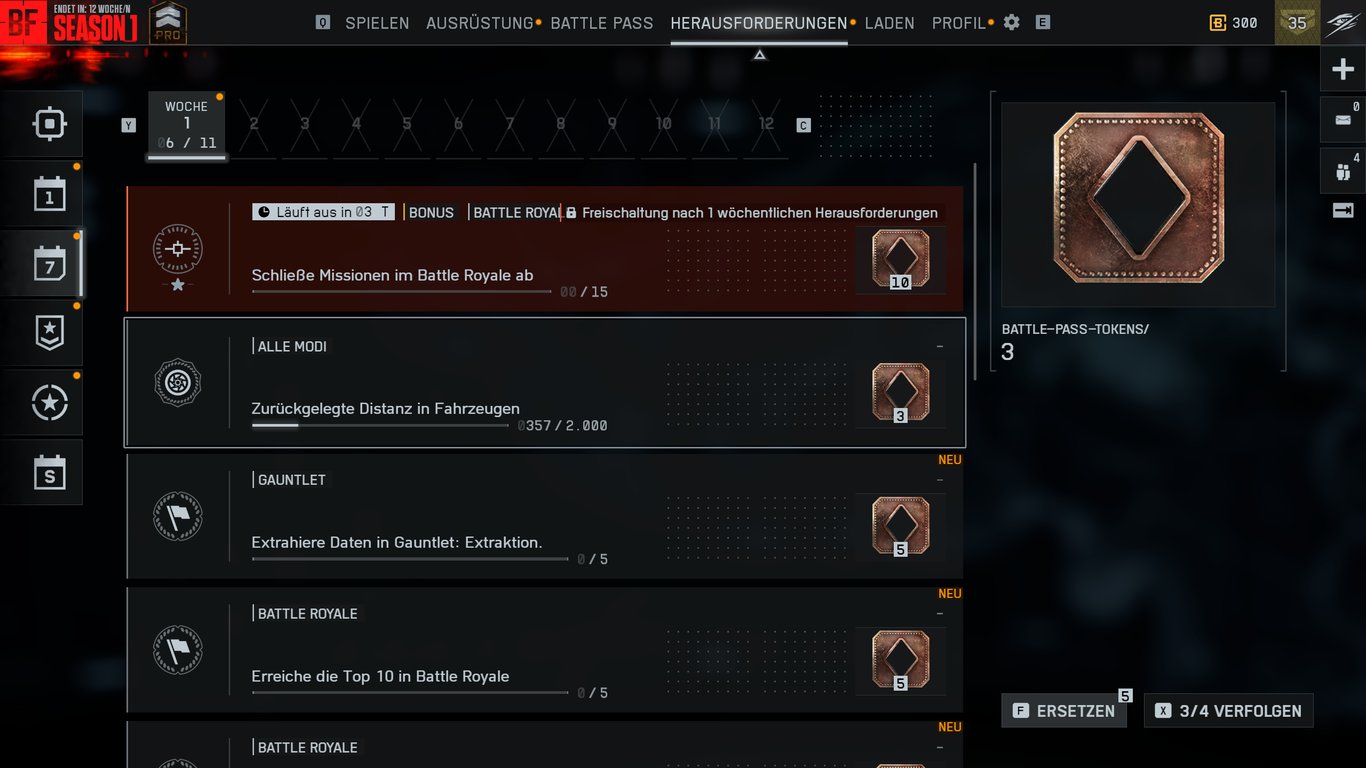1366x768 pixels.
Task: Select the Herausforderungen tab
Action: tap(758, 23)
